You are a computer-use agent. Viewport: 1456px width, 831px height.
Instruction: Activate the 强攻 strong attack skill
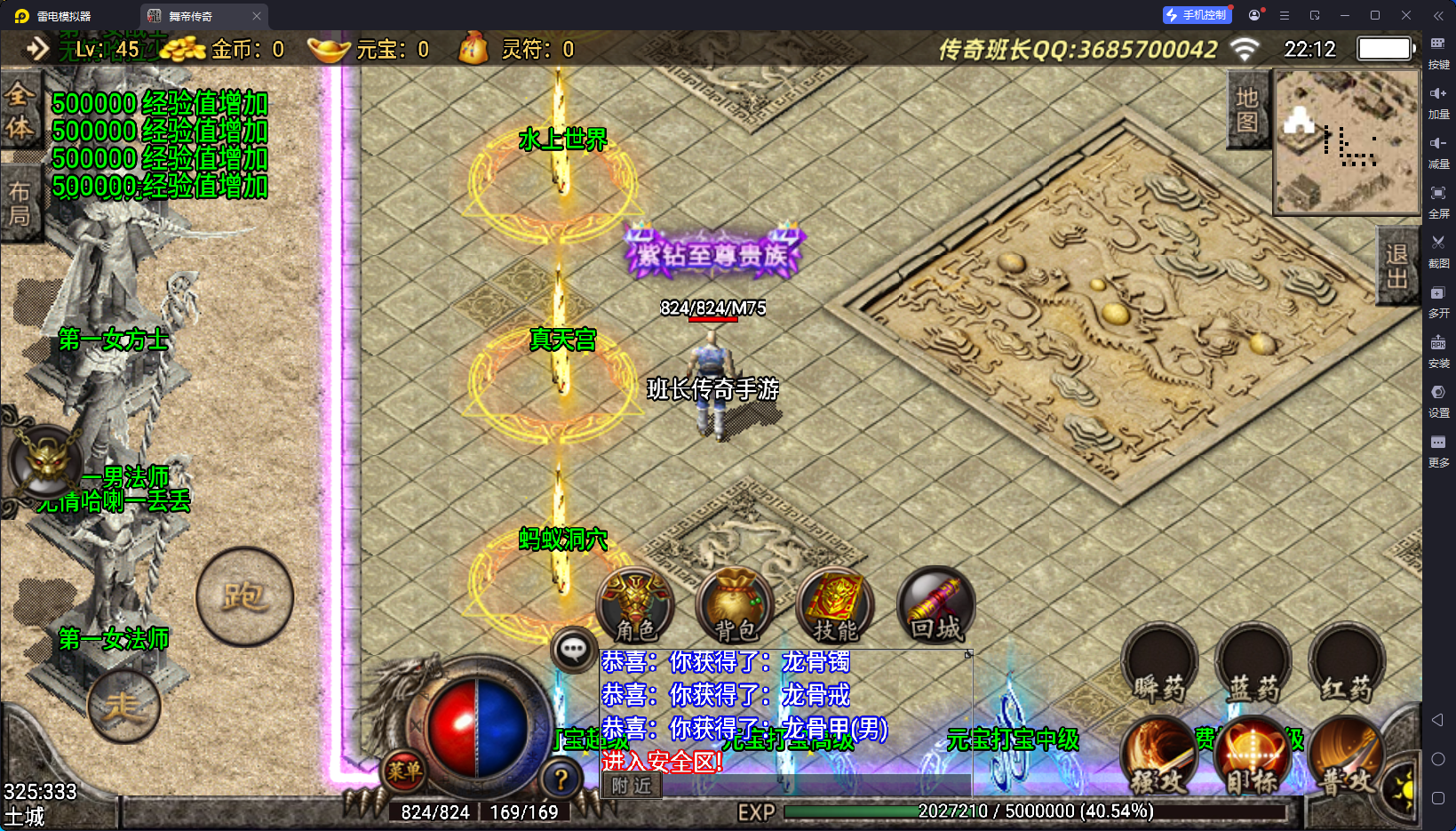(x=1158, y=758)
